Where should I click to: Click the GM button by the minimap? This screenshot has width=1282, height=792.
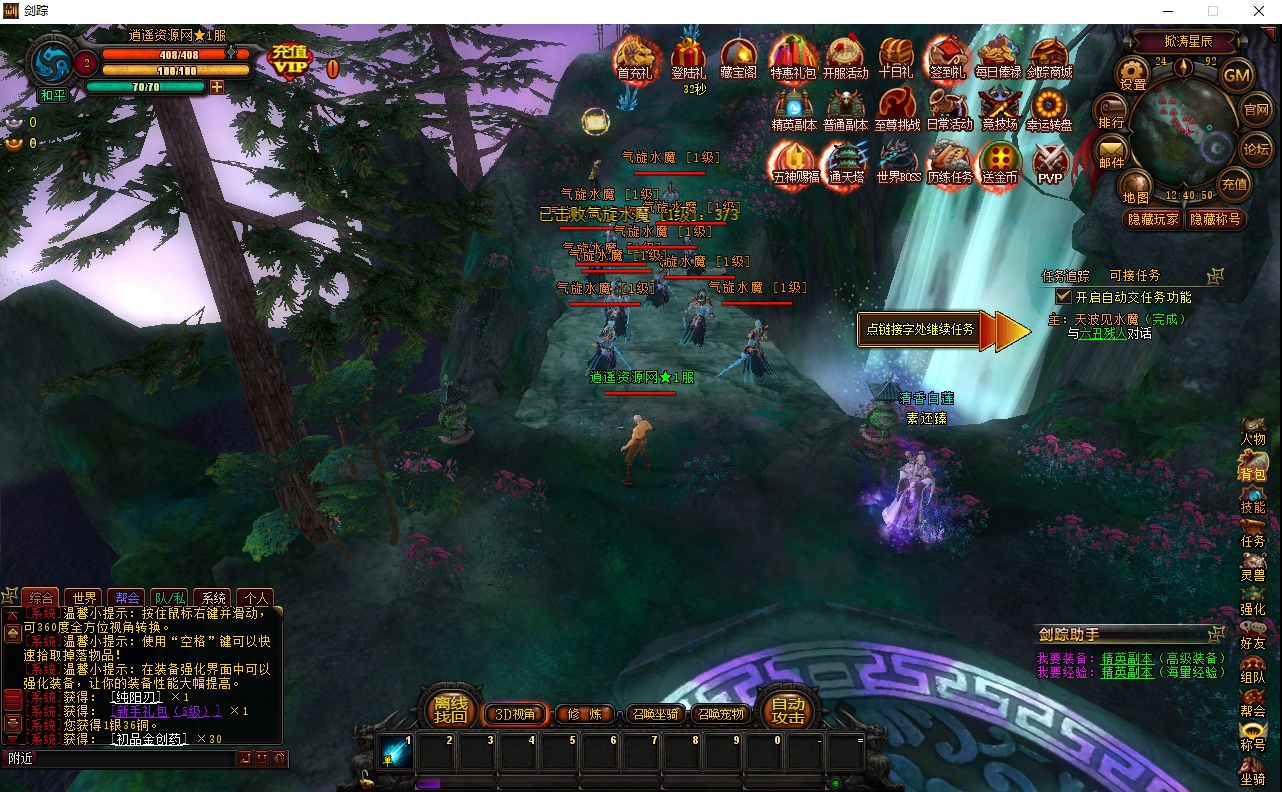1237,74
